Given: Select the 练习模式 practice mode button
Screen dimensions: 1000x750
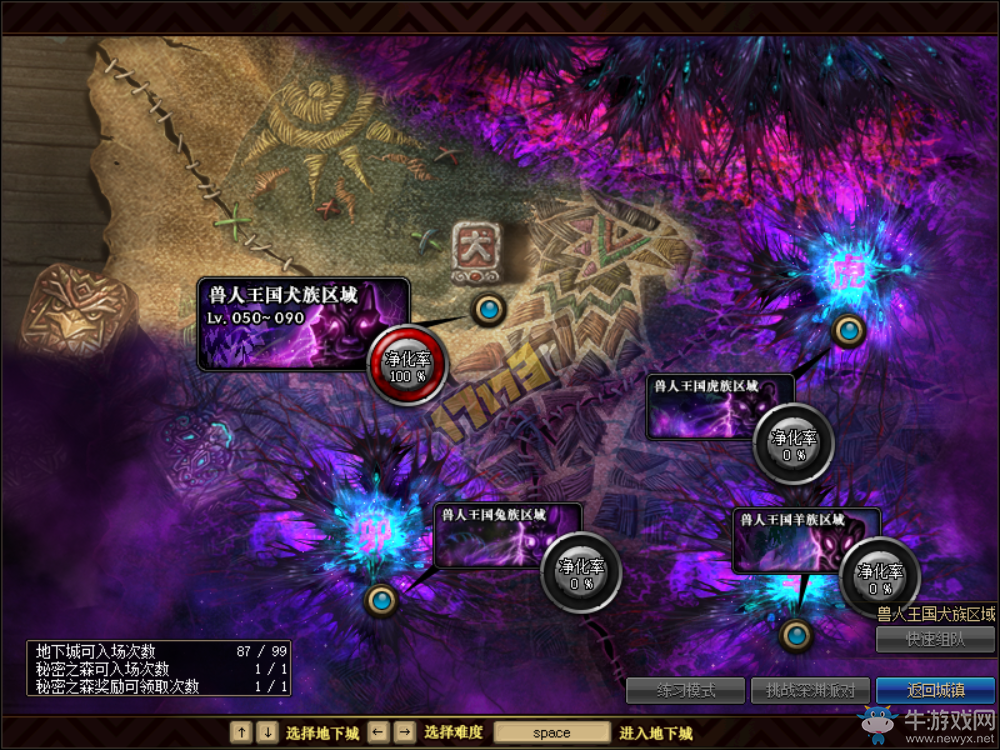Looking at the screenshot, I should click(686, 690).
